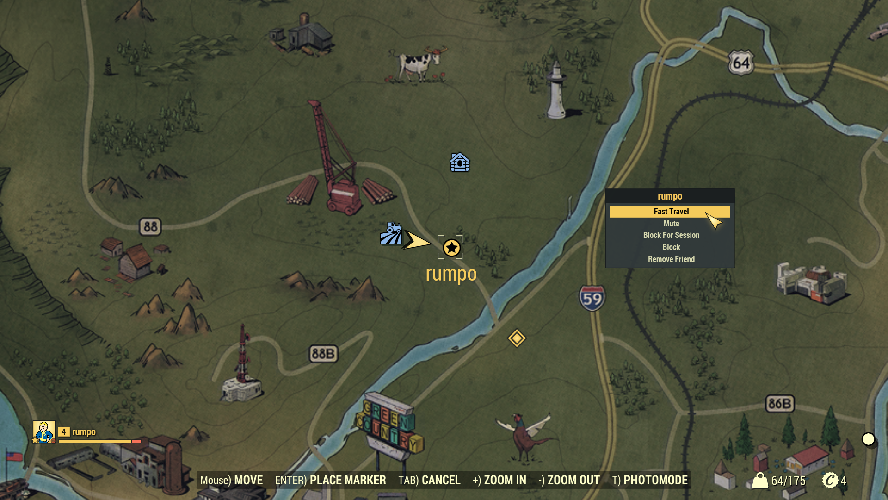Viewport: 888px width, 500px height.
Task: Click the yellow diamond quest marker
Action: (x=516, y=339)
